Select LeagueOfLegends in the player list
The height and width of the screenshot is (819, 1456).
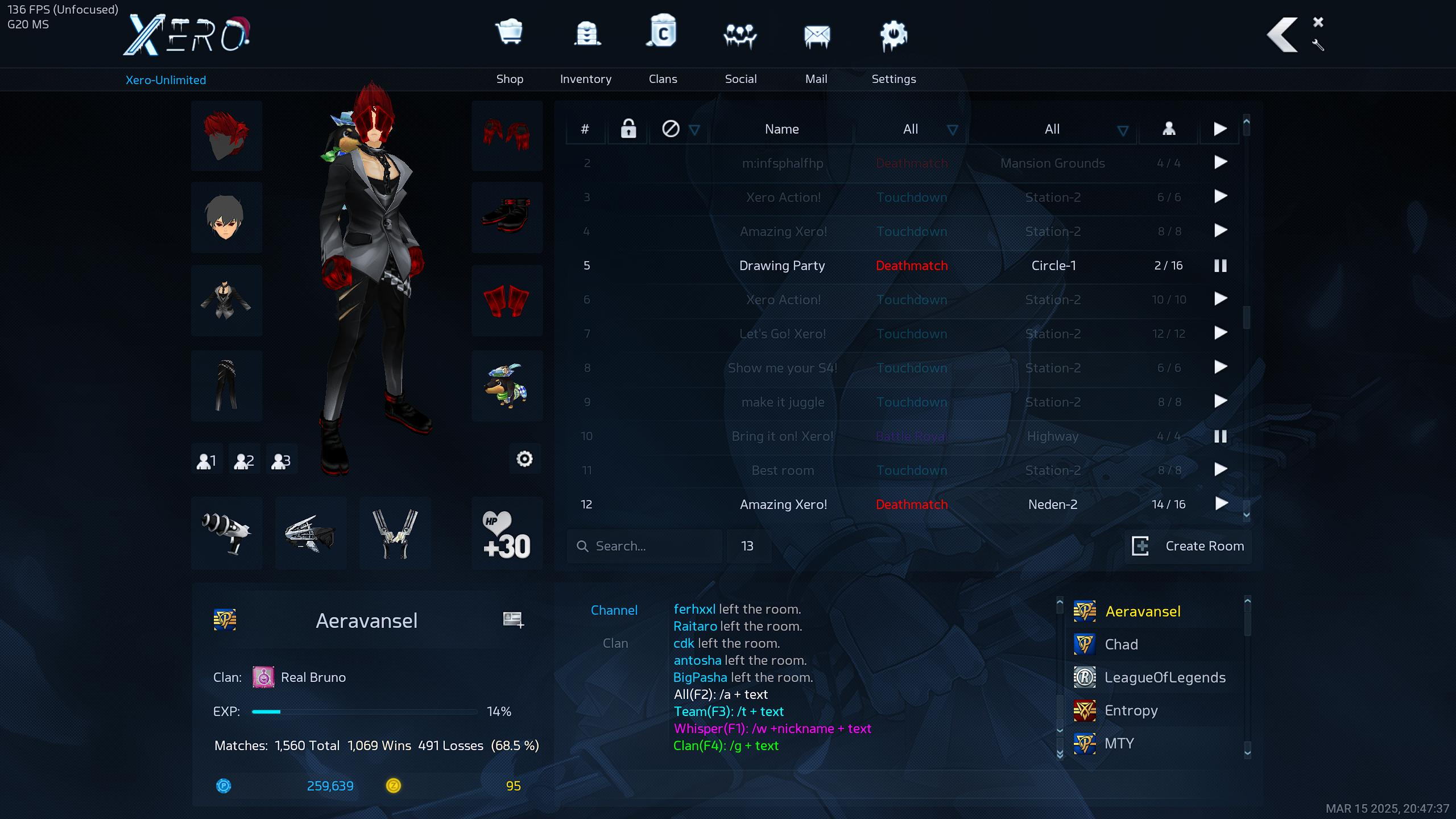pos(1165,677)
